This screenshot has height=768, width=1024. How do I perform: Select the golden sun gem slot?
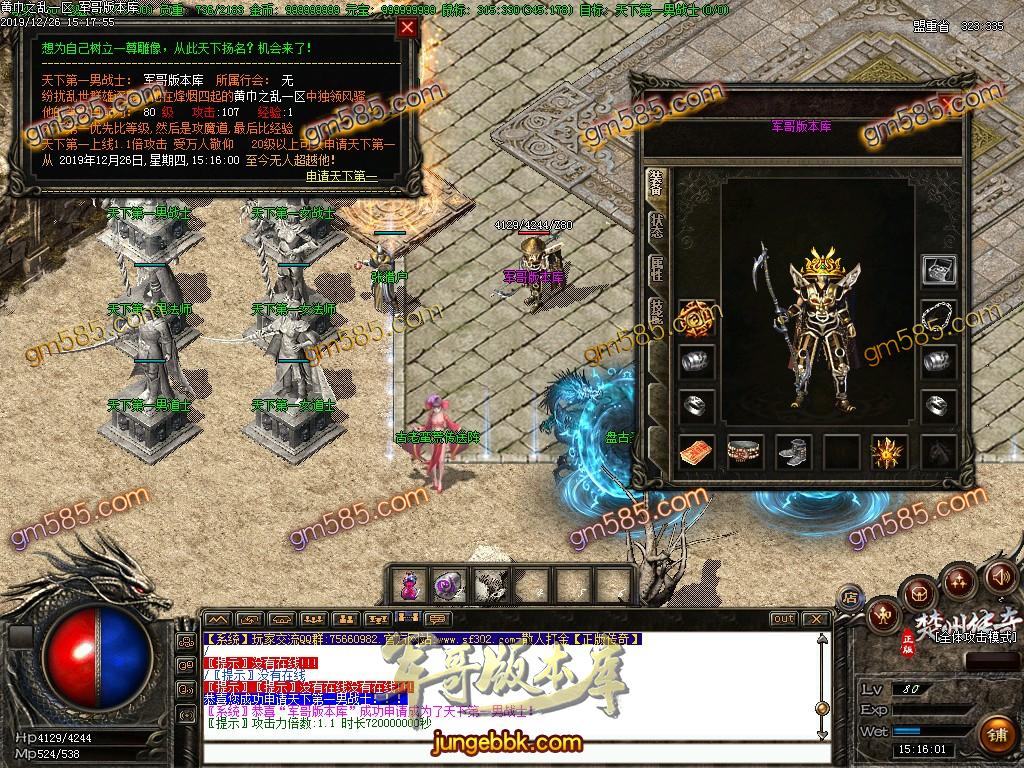coord(889,452)
